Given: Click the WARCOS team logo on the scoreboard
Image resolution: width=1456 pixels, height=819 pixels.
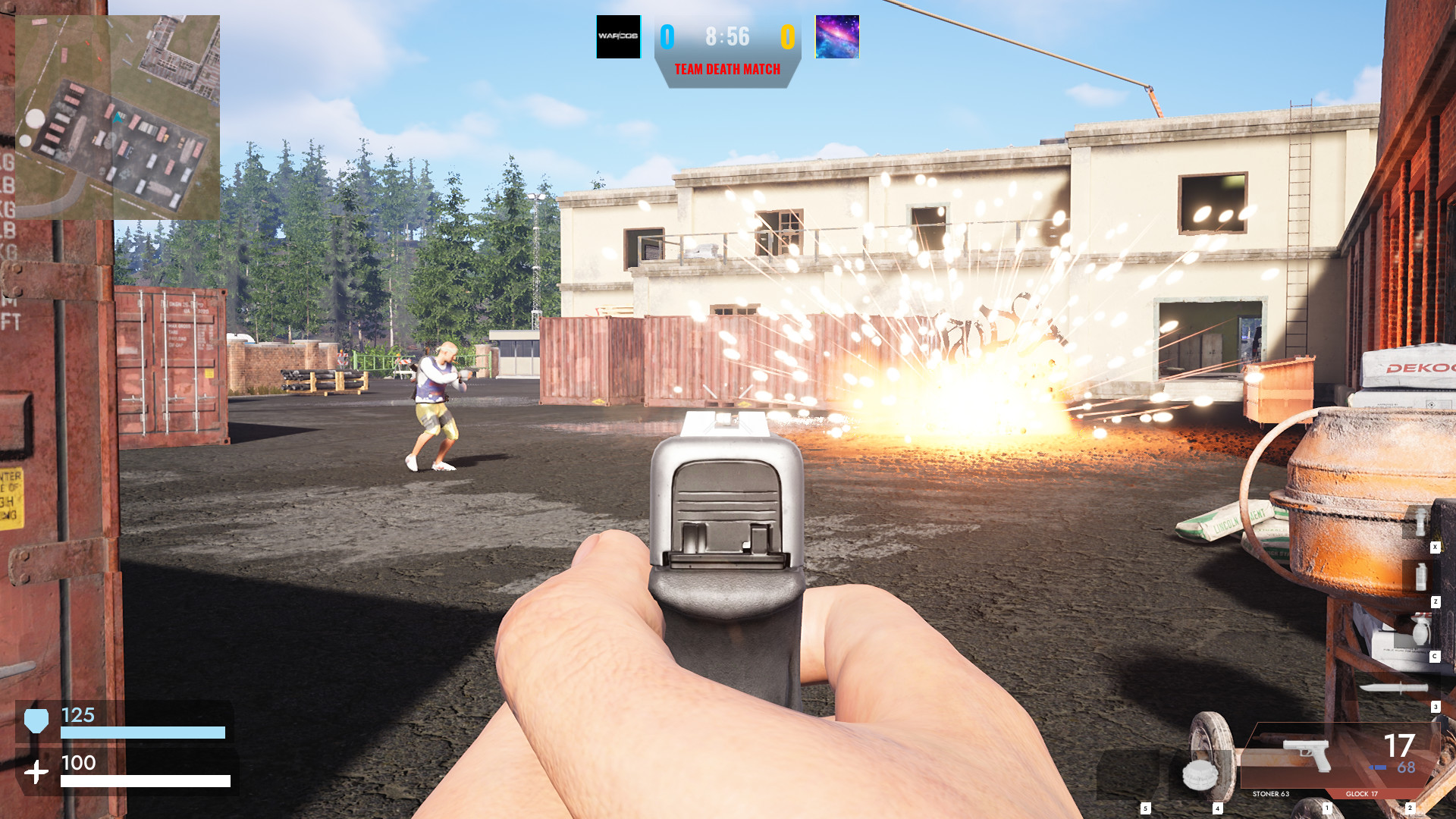Looking at the screenshot, I should 618,35.
